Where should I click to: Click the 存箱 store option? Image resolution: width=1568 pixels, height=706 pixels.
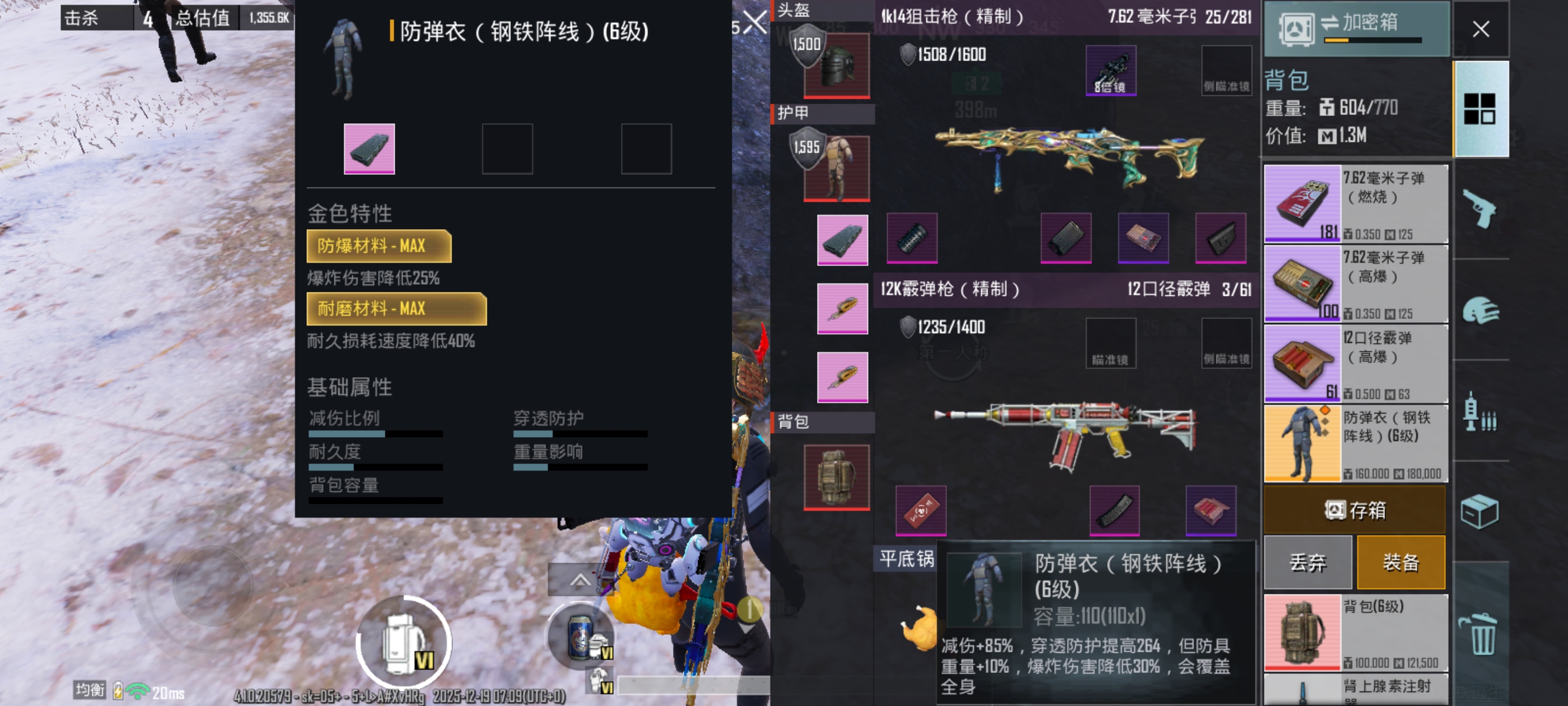coord(1355,510)
